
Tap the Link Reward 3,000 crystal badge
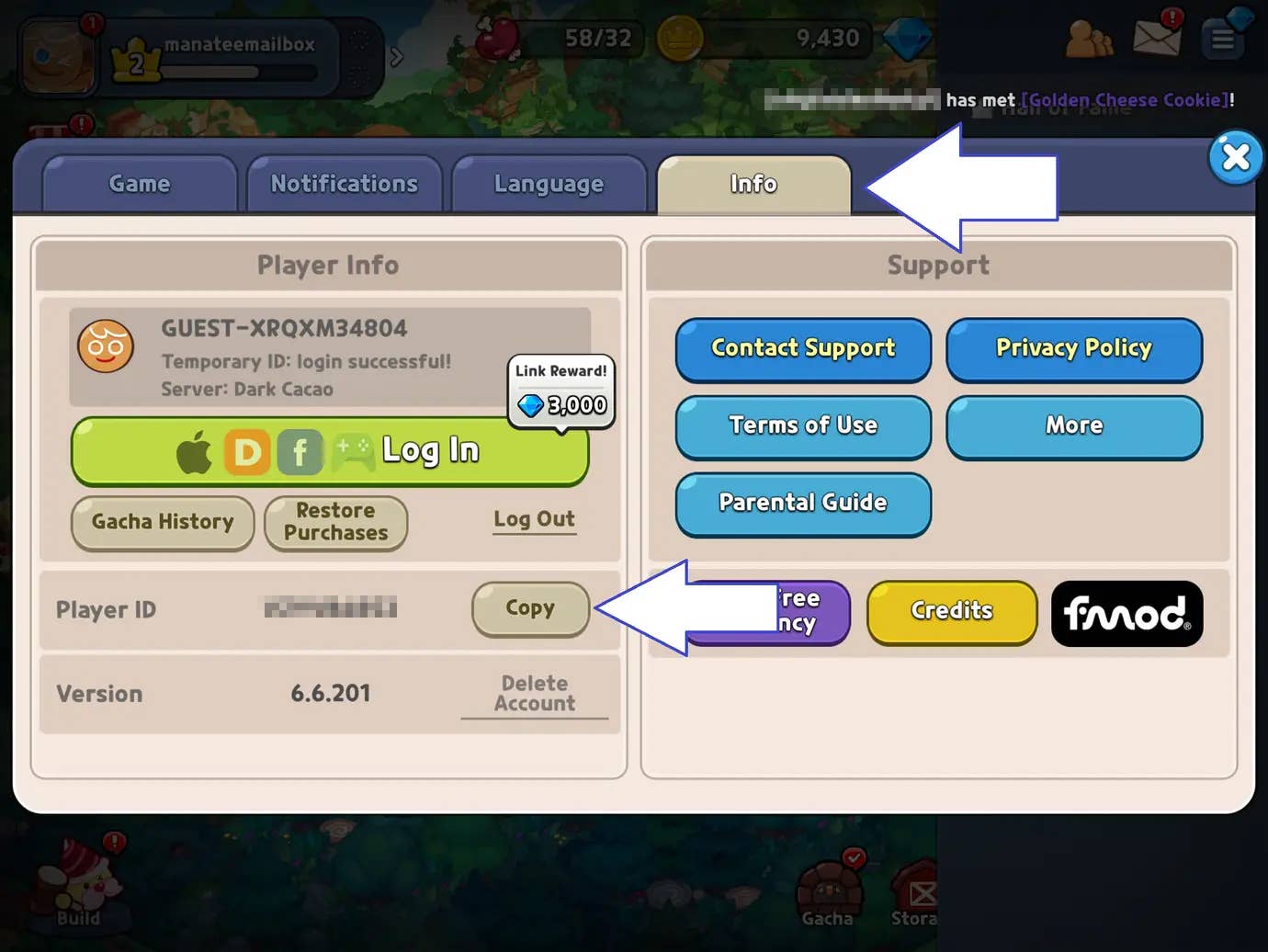(x=560, y=392)
